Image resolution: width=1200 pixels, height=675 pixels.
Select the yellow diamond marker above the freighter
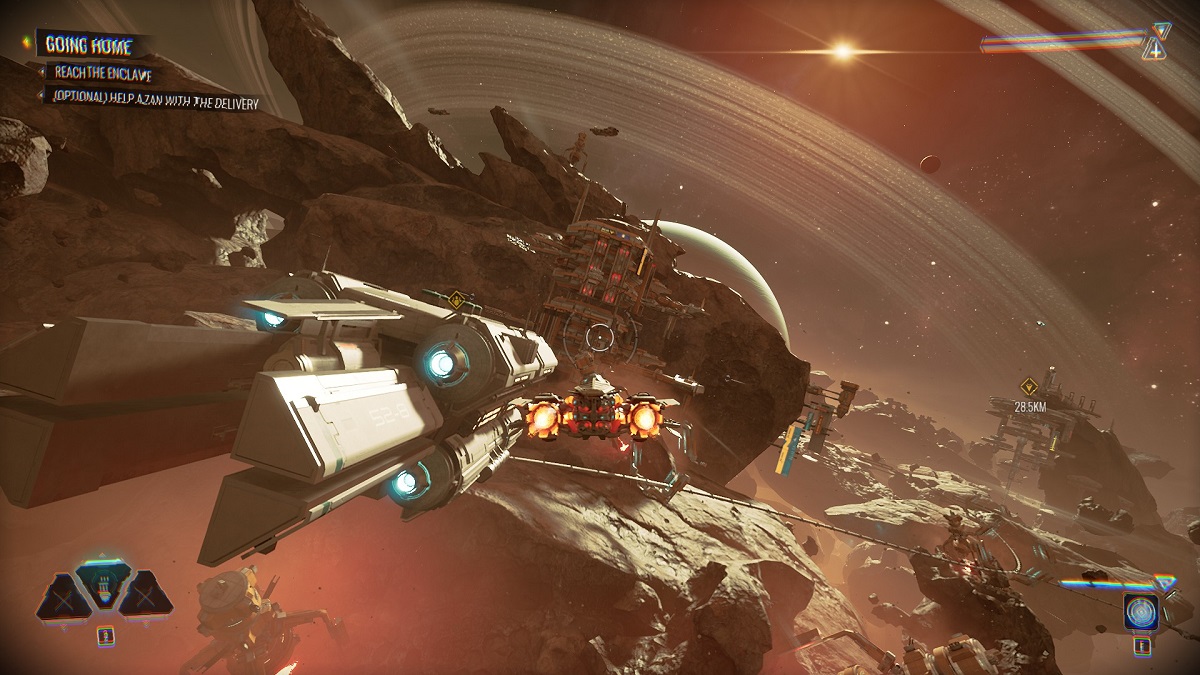click(x=457, y=298)
